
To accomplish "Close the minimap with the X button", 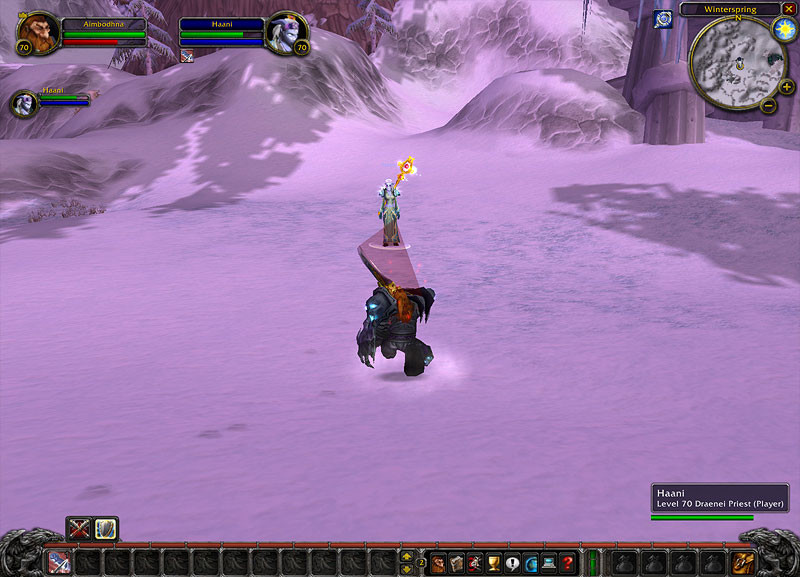I will click(789, 9).
